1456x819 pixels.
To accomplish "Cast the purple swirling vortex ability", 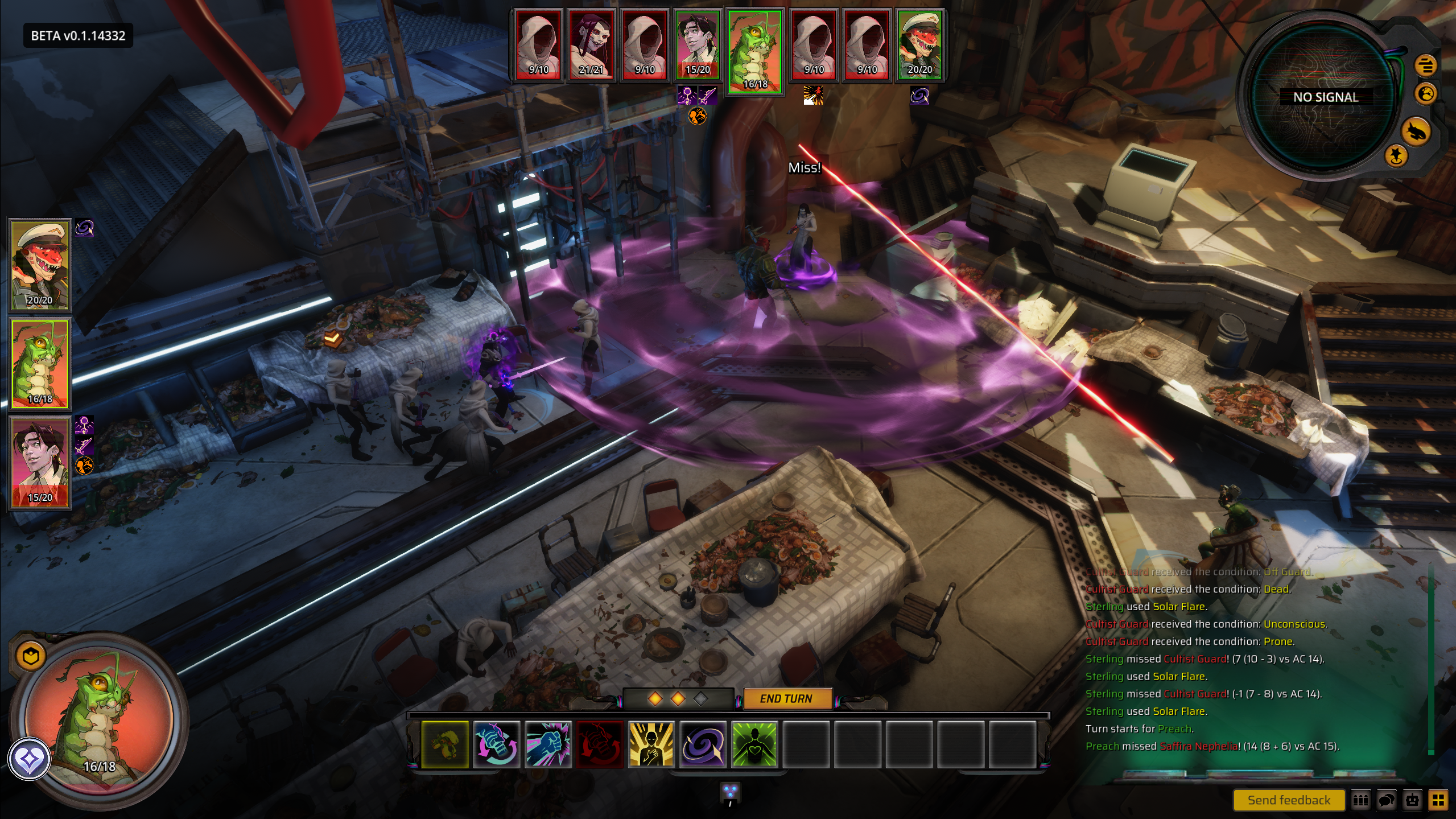I will coord(703,744).
